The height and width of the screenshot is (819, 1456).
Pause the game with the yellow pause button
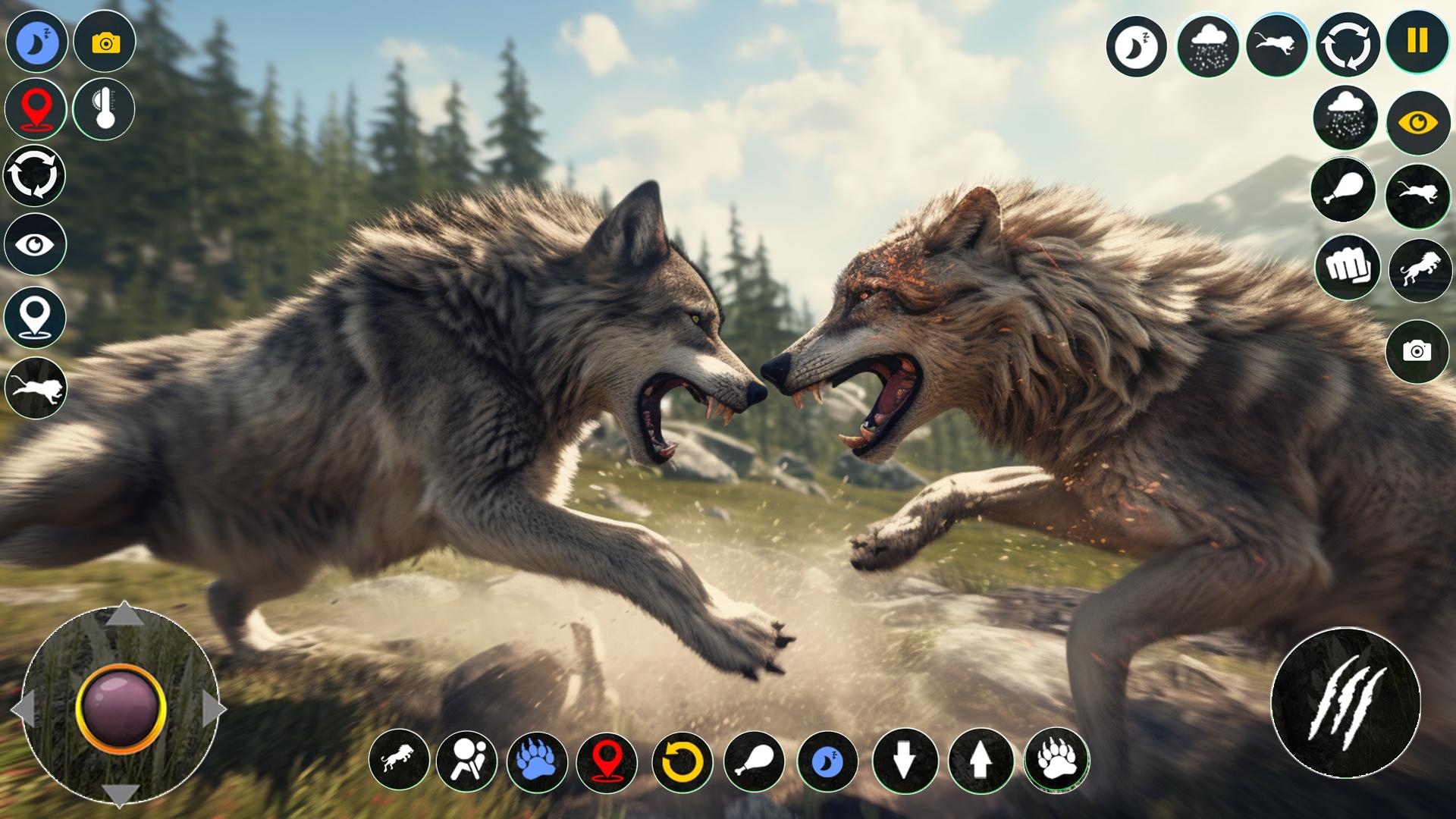coord(1417,41)
